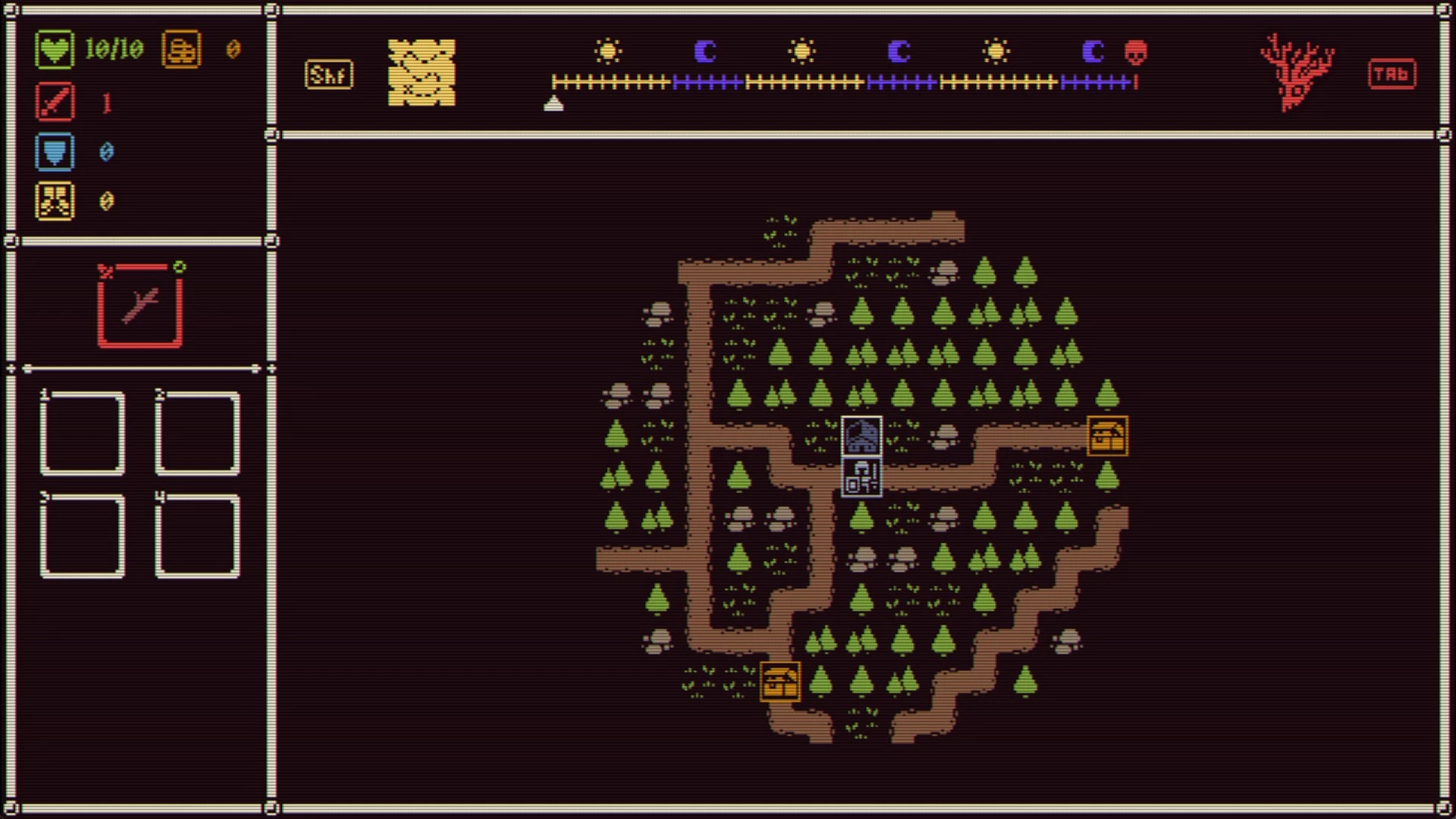Select the equipped stick weapon slot

[140, 306]
